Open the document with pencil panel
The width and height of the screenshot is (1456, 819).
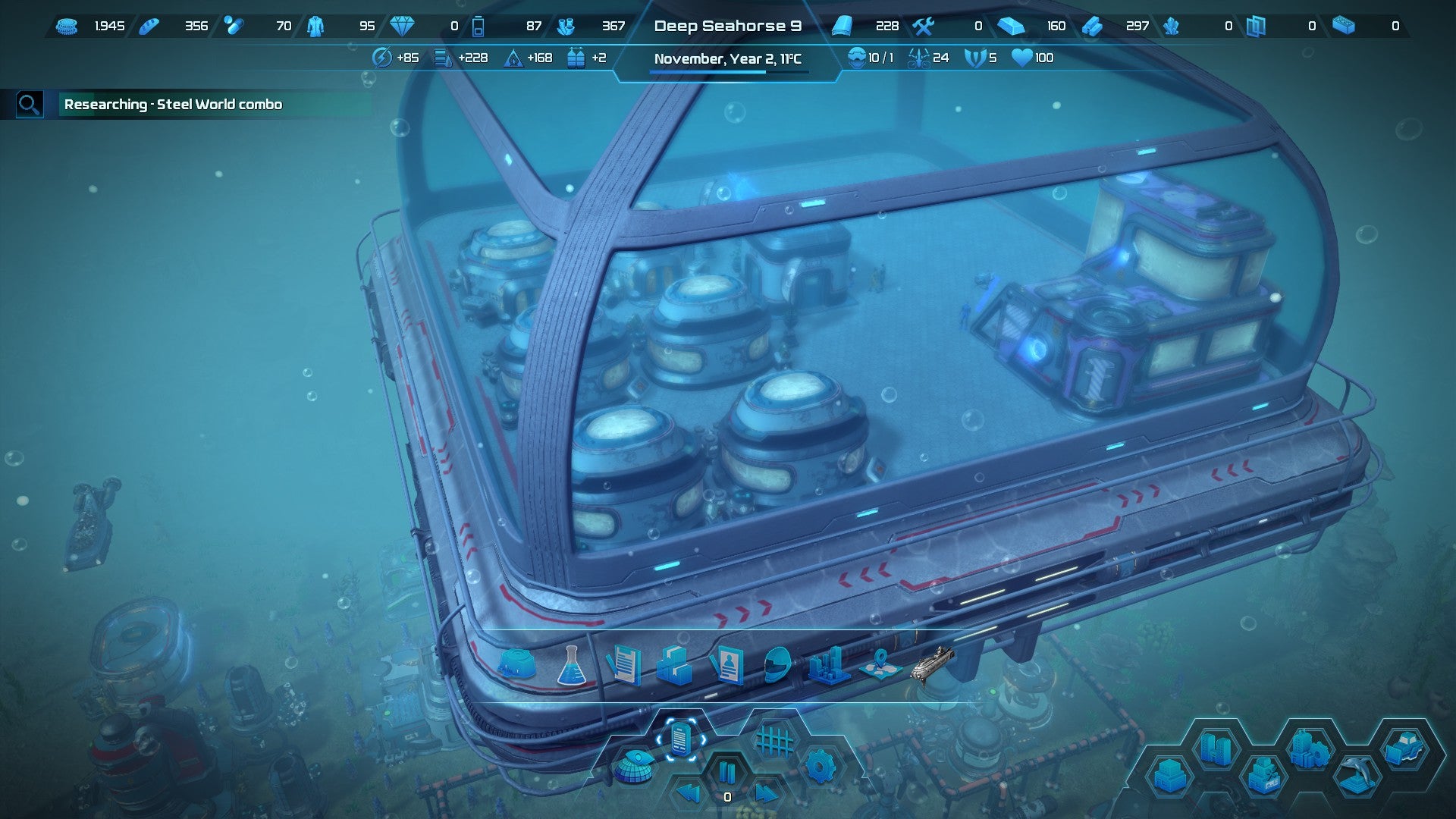(x=624, y=665)
